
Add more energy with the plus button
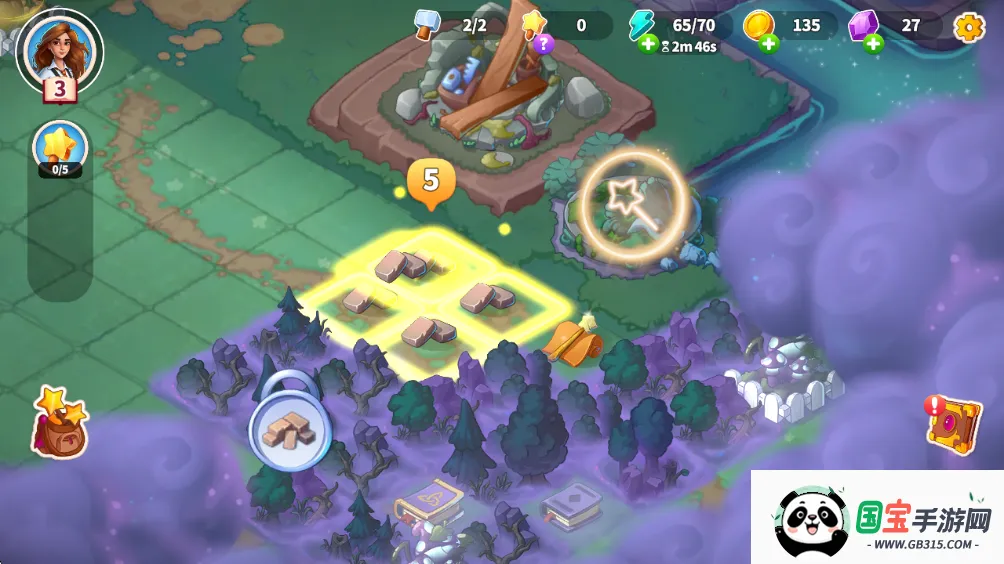648,43
